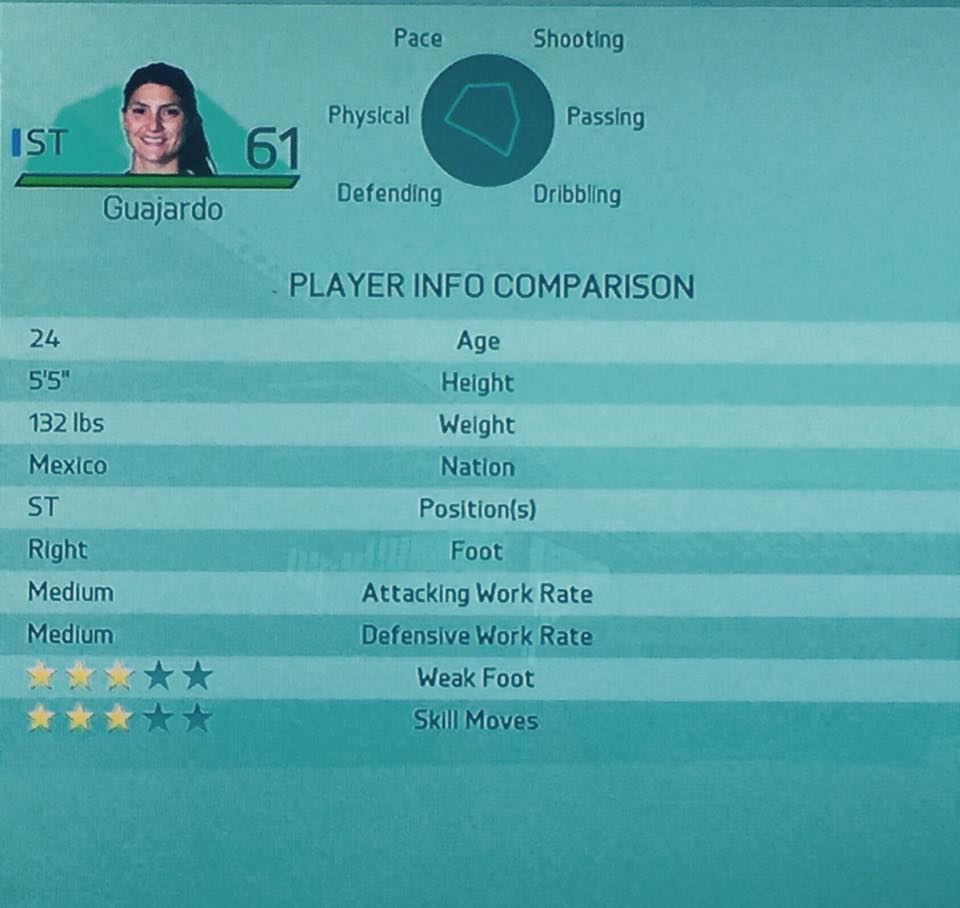Click the attribute radar chart
The image size is (960, 908).
click(487, 120)
